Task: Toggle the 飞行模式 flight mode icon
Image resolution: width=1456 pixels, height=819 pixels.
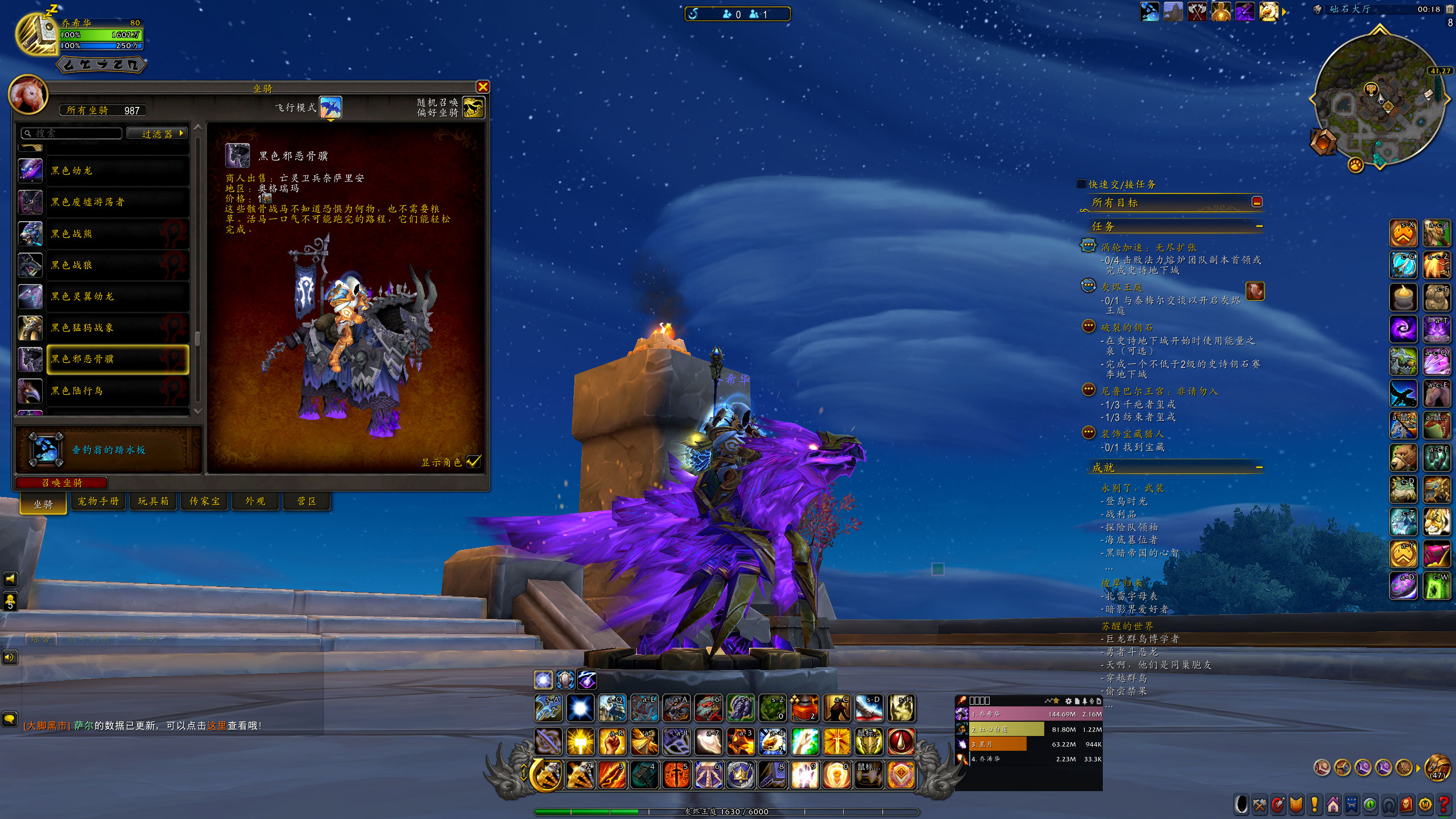Action: pyautogui.click(x=330, y=107)
